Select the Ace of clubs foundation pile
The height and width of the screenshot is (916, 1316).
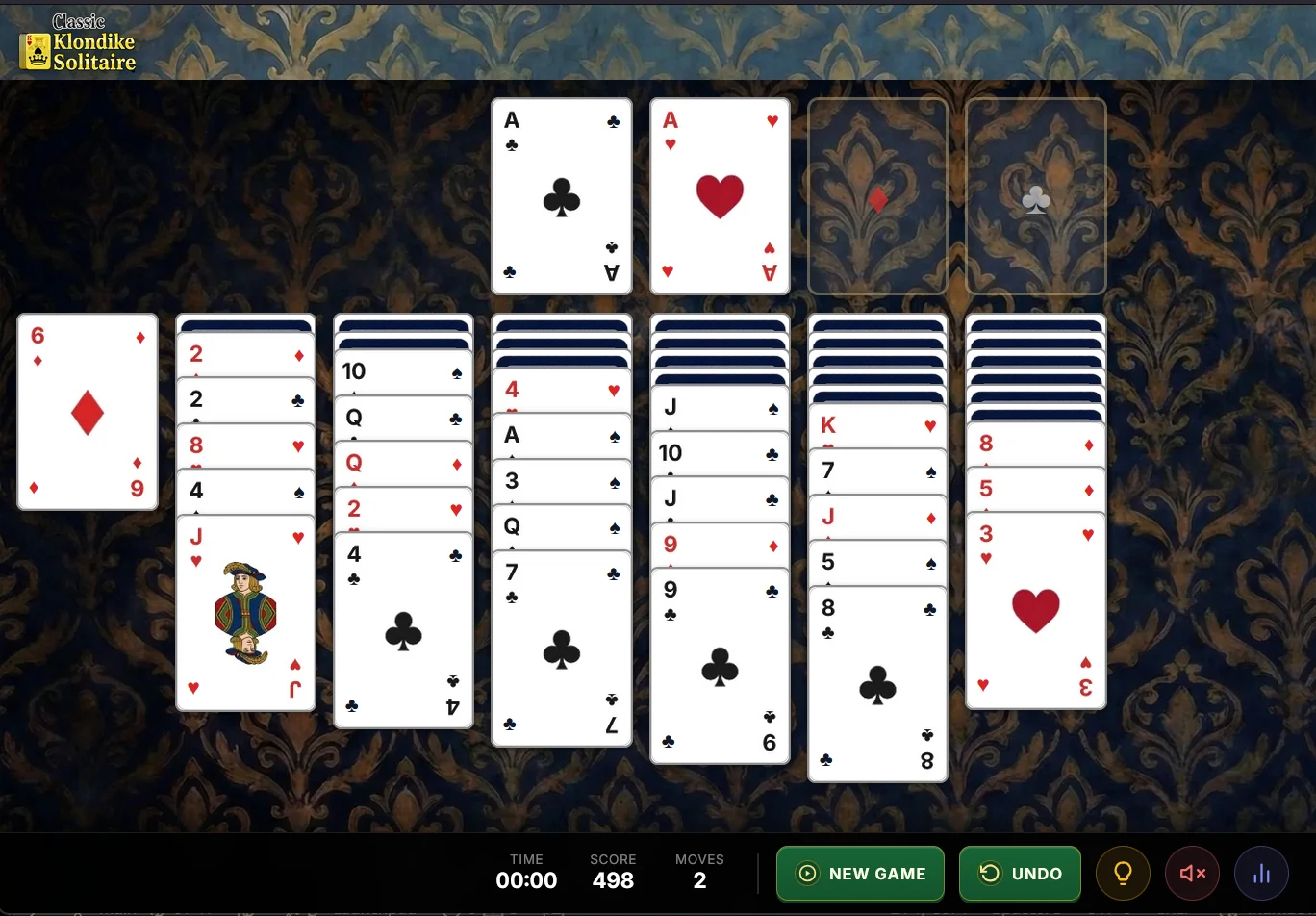tap(561, 196)
